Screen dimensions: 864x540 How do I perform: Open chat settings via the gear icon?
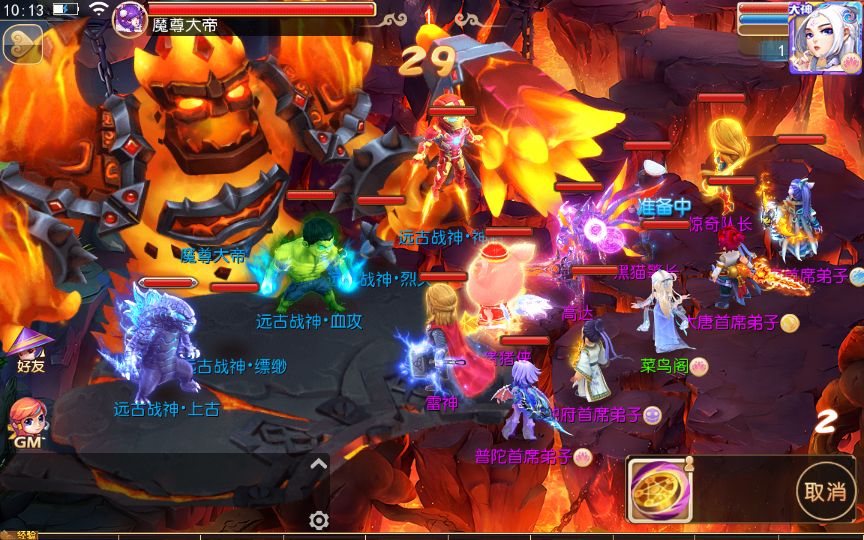[x=319, y=520]
